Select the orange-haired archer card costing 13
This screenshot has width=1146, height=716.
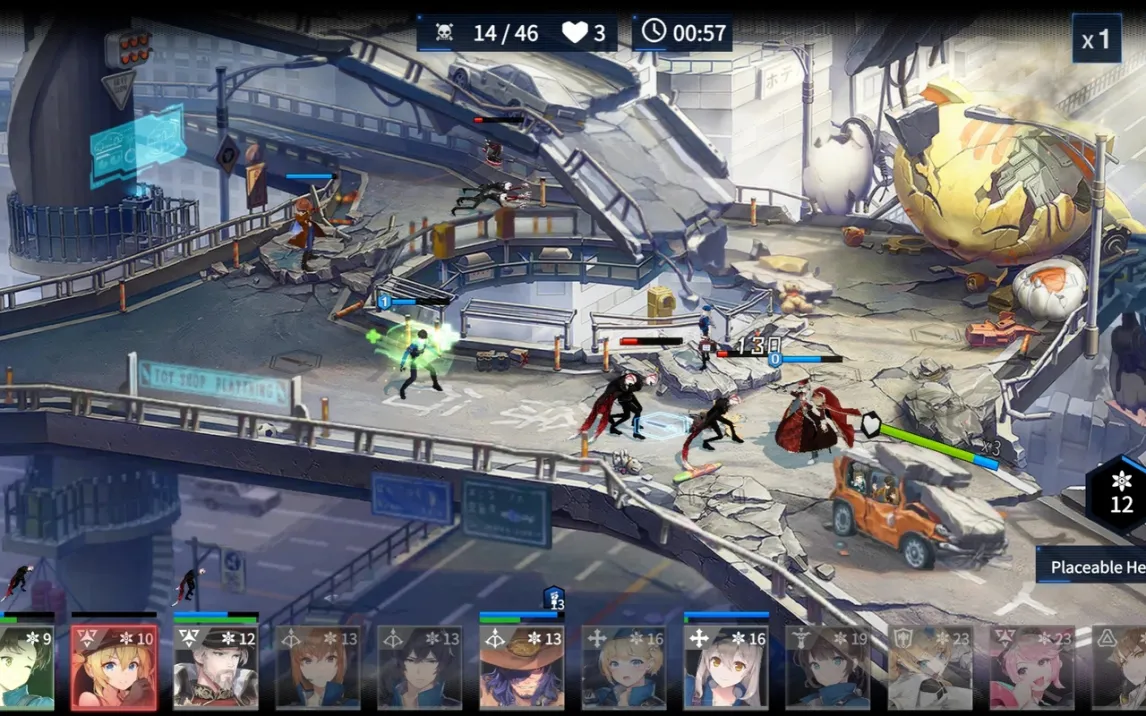(317, 667)
